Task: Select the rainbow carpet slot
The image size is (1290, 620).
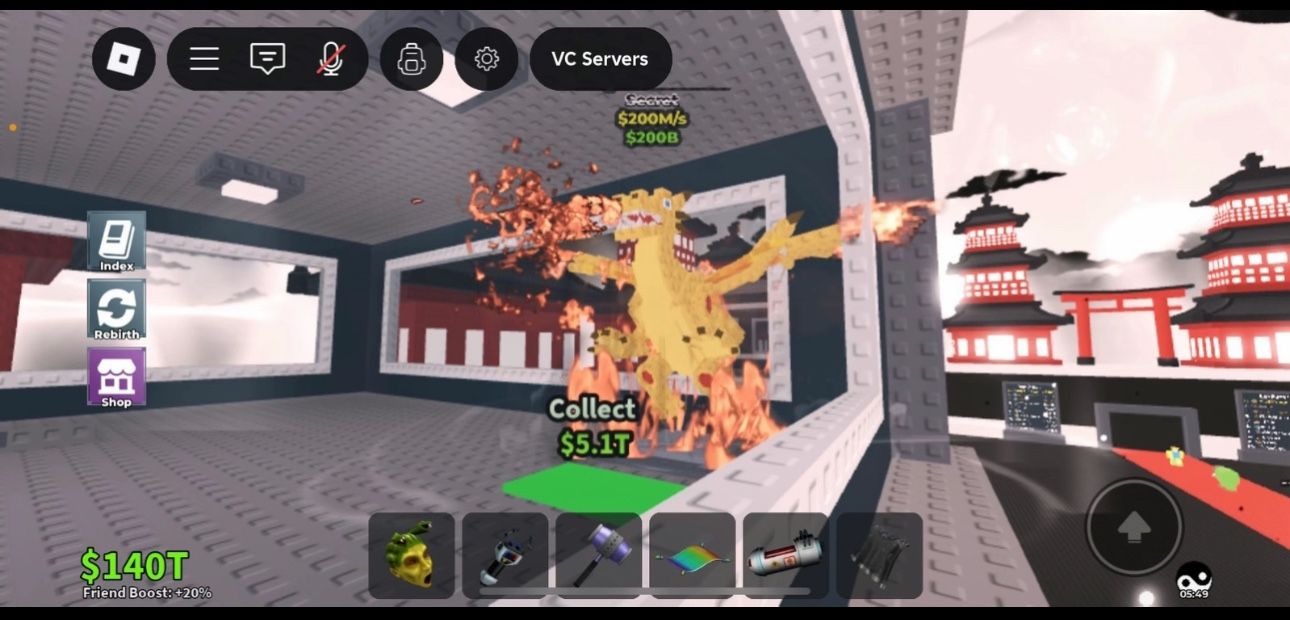Action: (x=692, y=556)
